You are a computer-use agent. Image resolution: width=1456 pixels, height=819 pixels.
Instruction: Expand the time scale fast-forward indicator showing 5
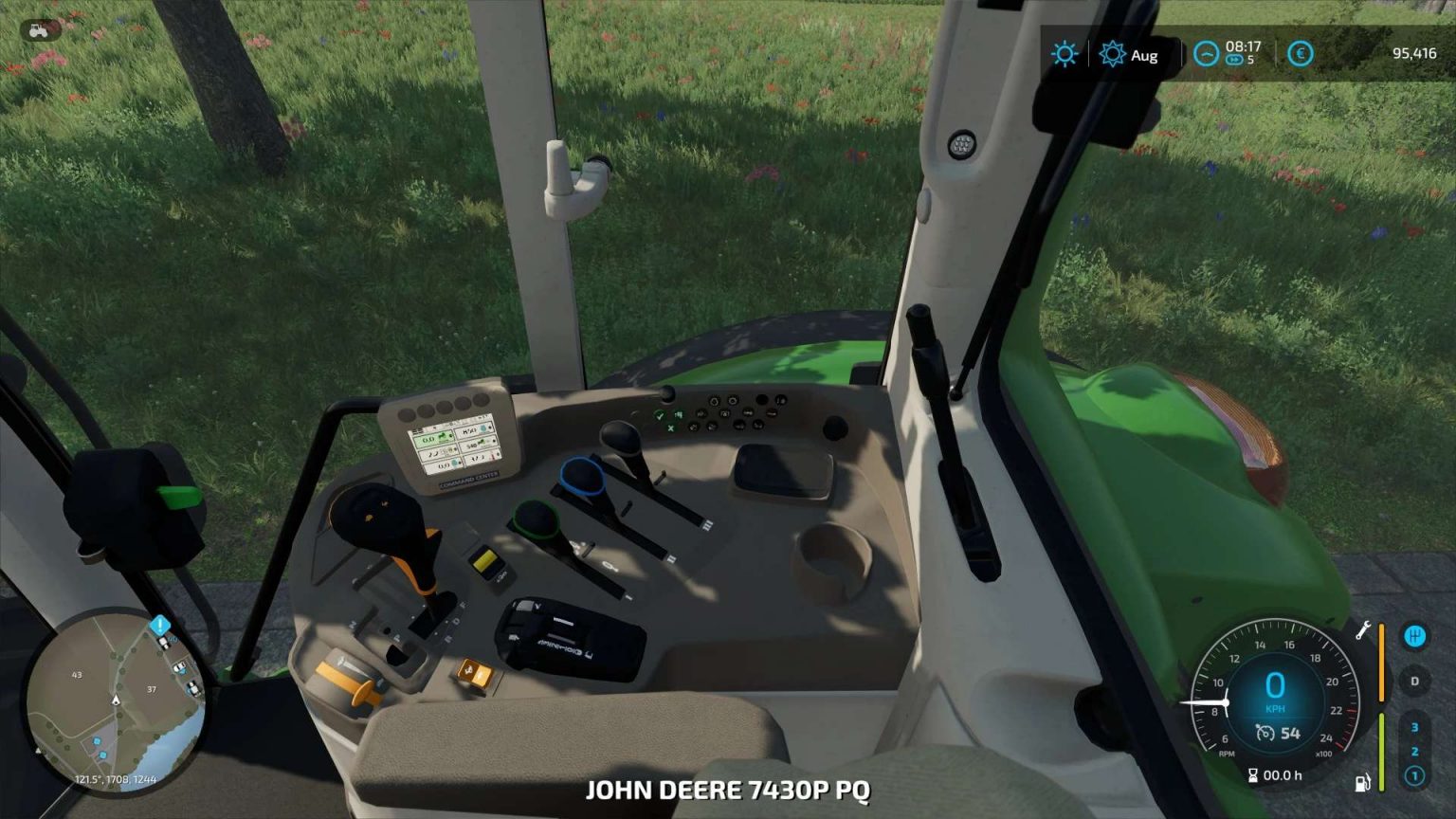point(1237,59)
